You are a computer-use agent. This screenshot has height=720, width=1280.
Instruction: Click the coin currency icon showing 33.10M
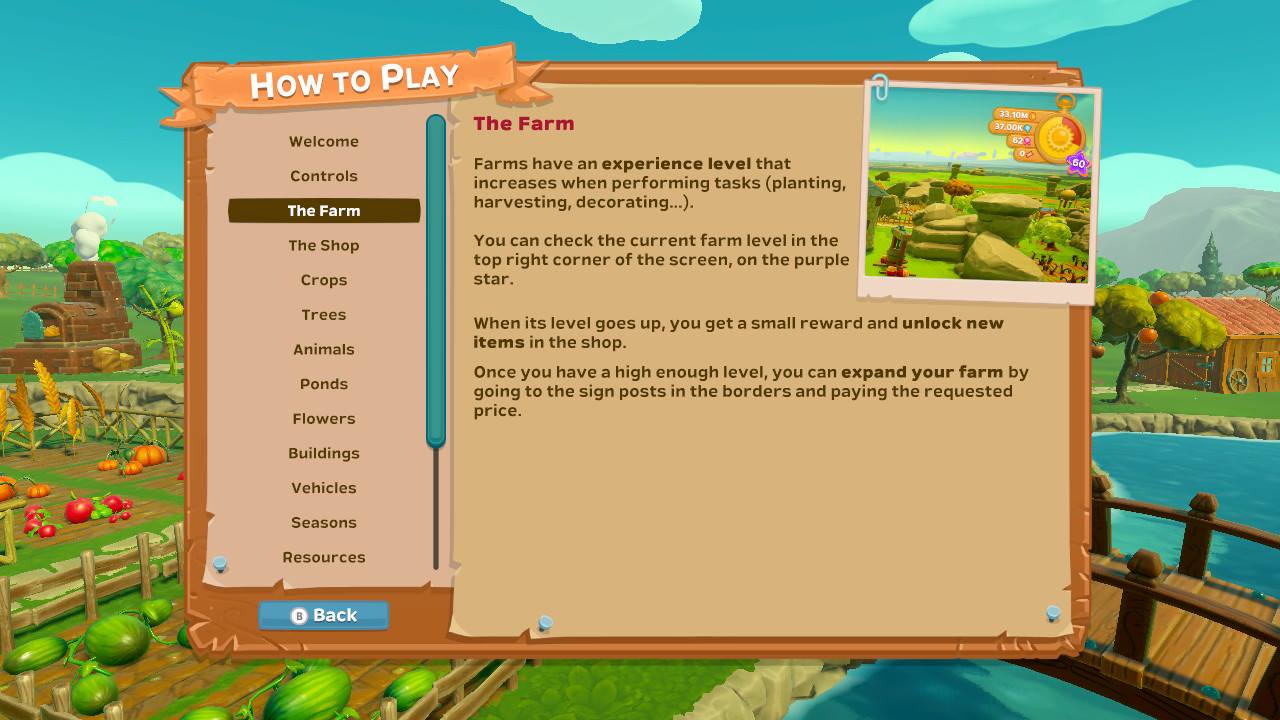(1033, 117)
